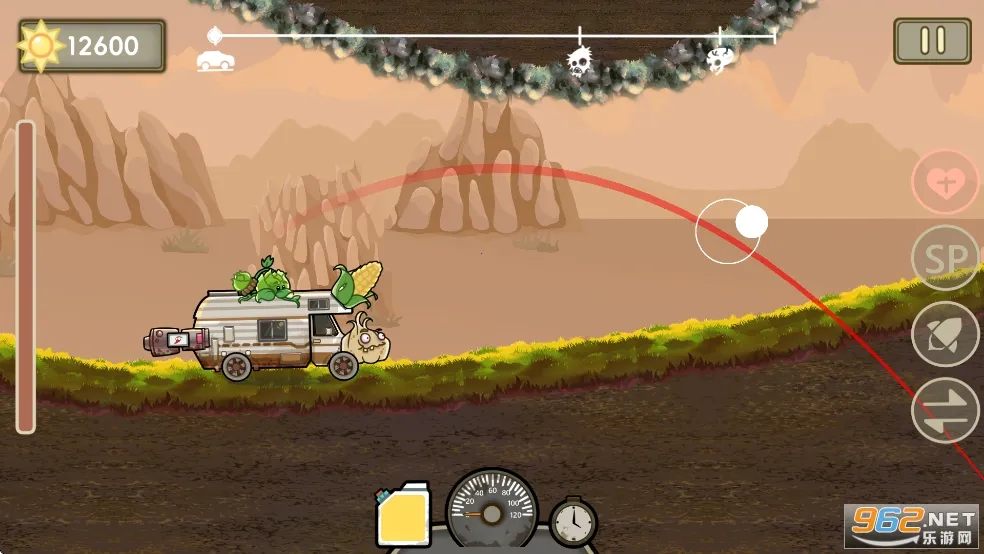Click the aiming reticle circle
Screen dimensions: 984x554
(x=729, y=231)
